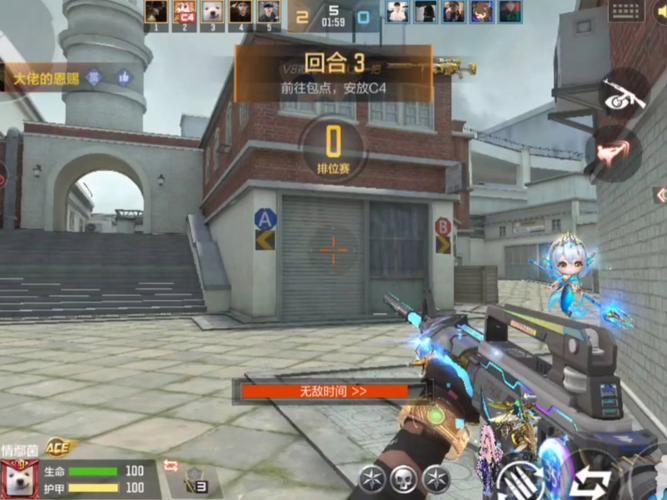Image resolution: width=667 pixels, height=500 pixels.
Task: Tap the rifle weapon view icon
Action: [623, 94]
